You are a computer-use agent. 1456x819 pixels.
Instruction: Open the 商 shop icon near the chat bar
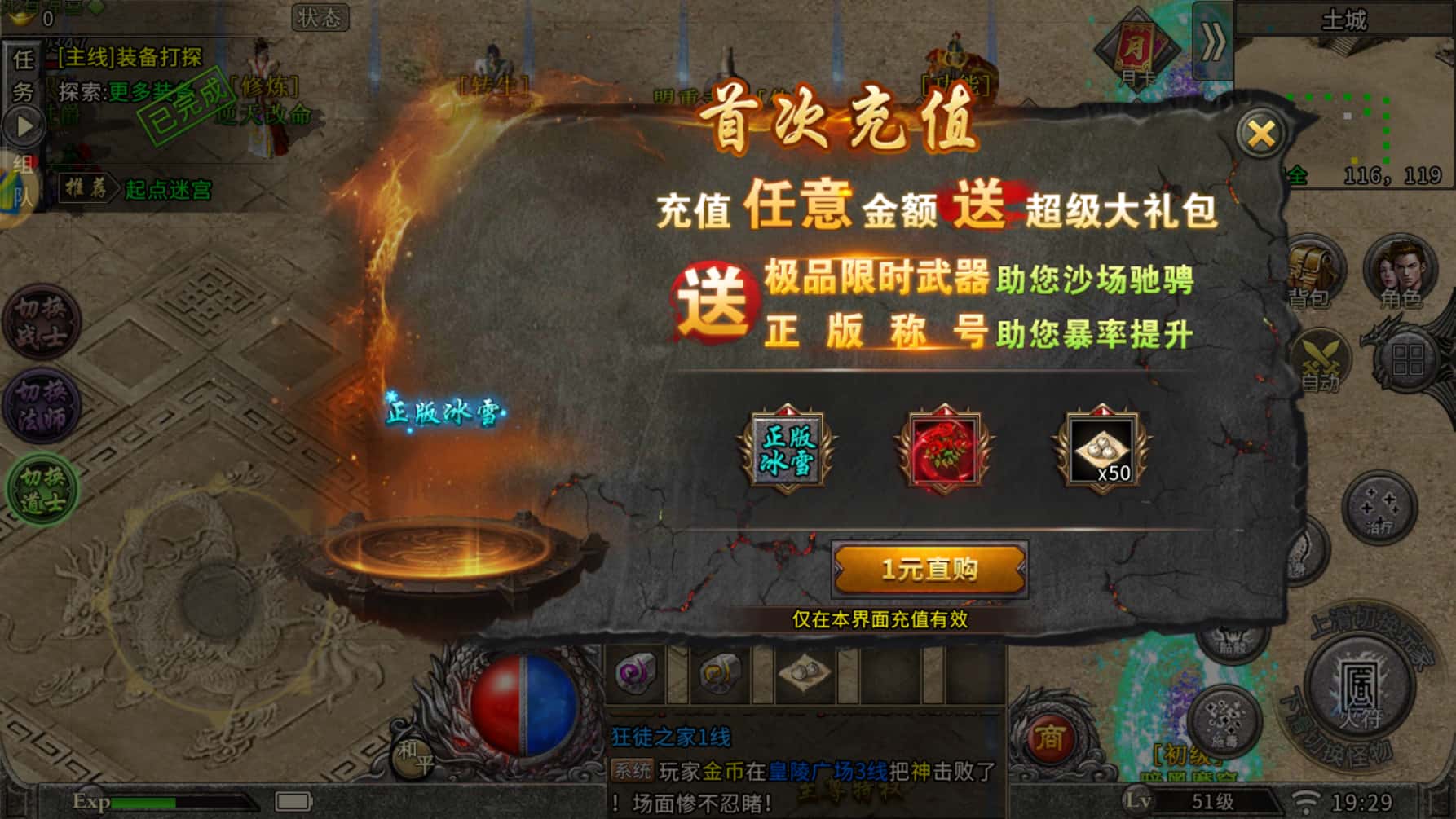pyautogui.click(x=1052, y=738)
